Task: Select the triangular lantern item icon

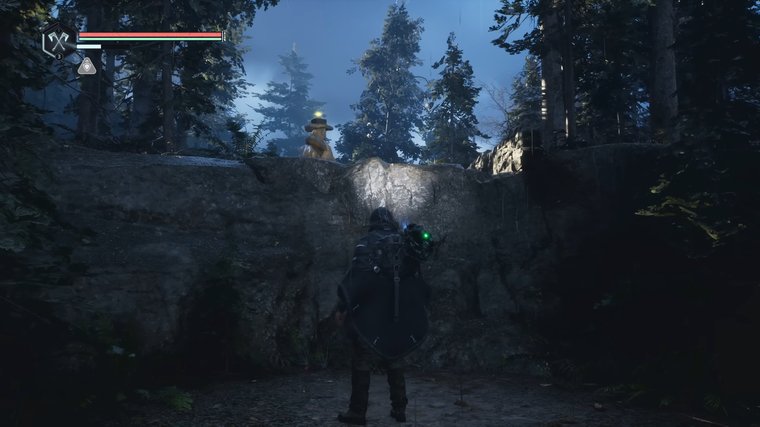Action: (x=87, y=67)
